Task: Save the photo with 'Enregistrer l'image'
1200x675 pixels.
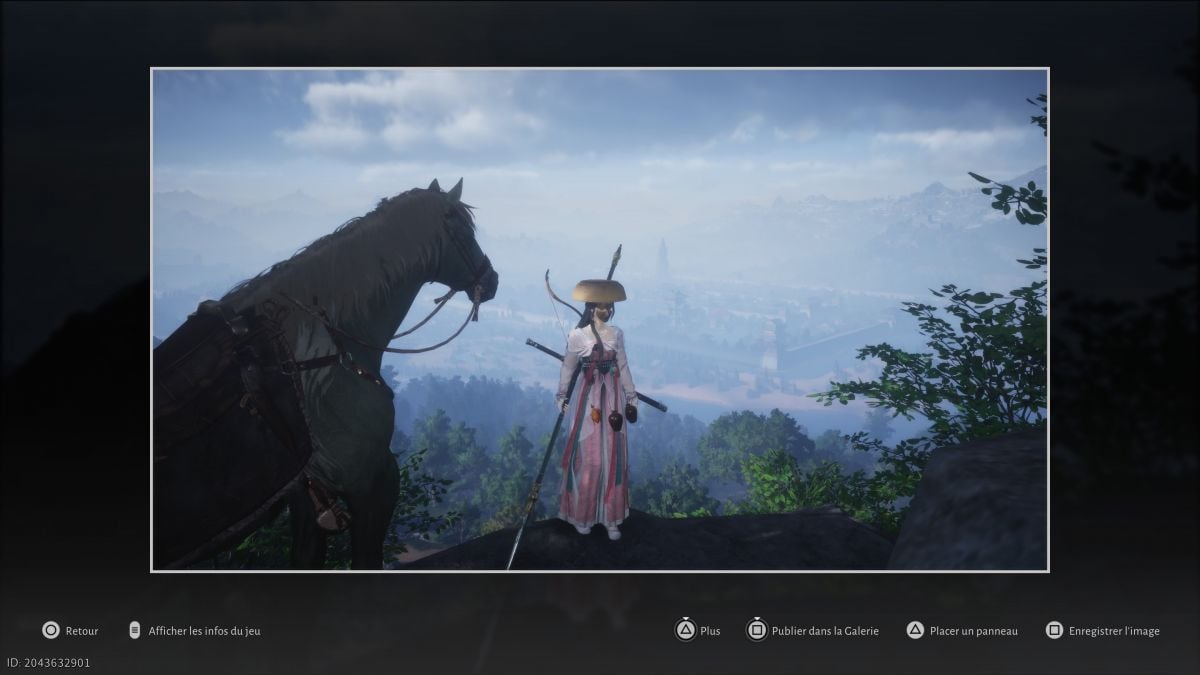Action: point(1102,631)
